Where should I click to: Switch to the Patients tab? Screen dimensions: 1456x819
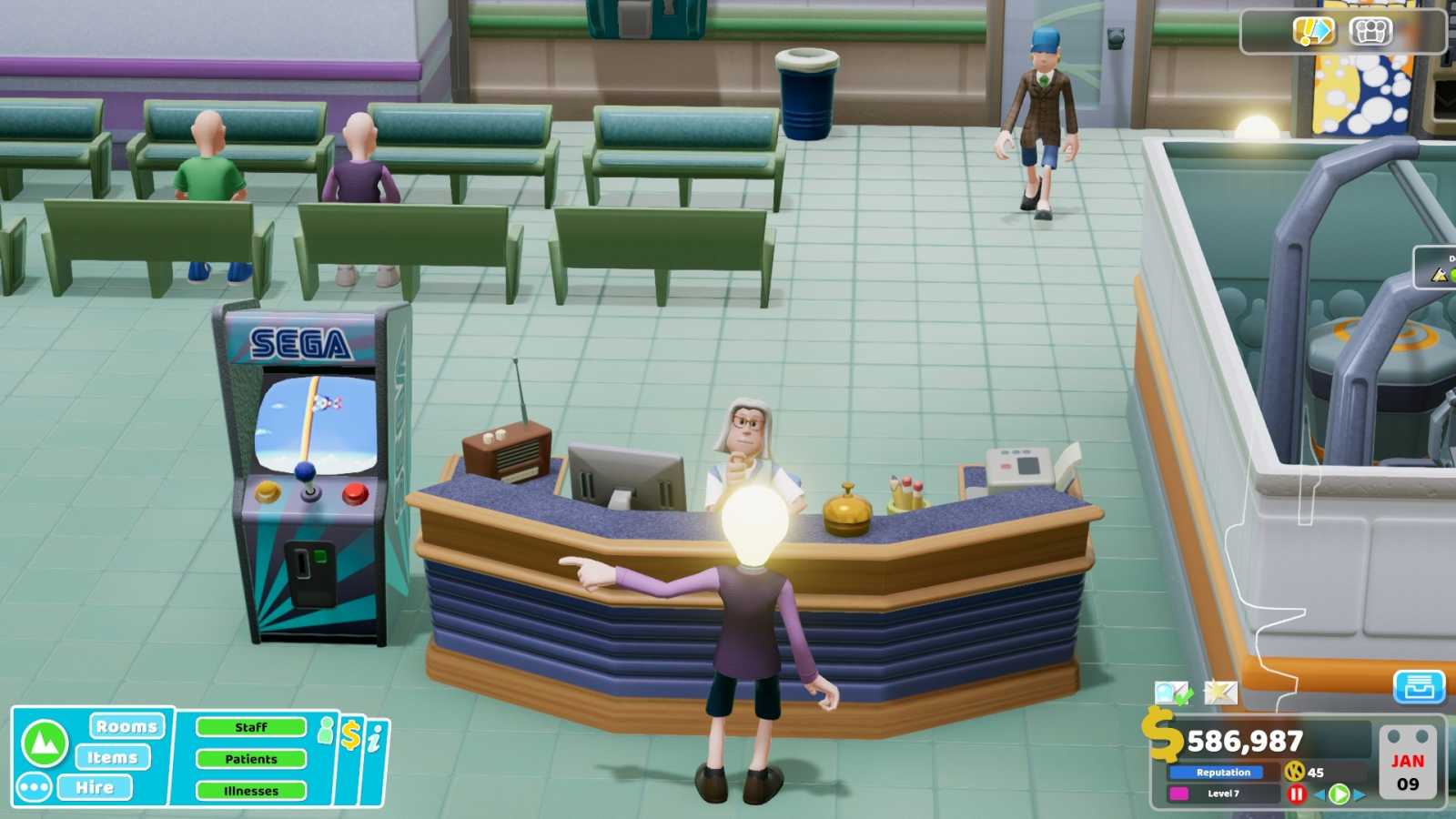(252, 758)
